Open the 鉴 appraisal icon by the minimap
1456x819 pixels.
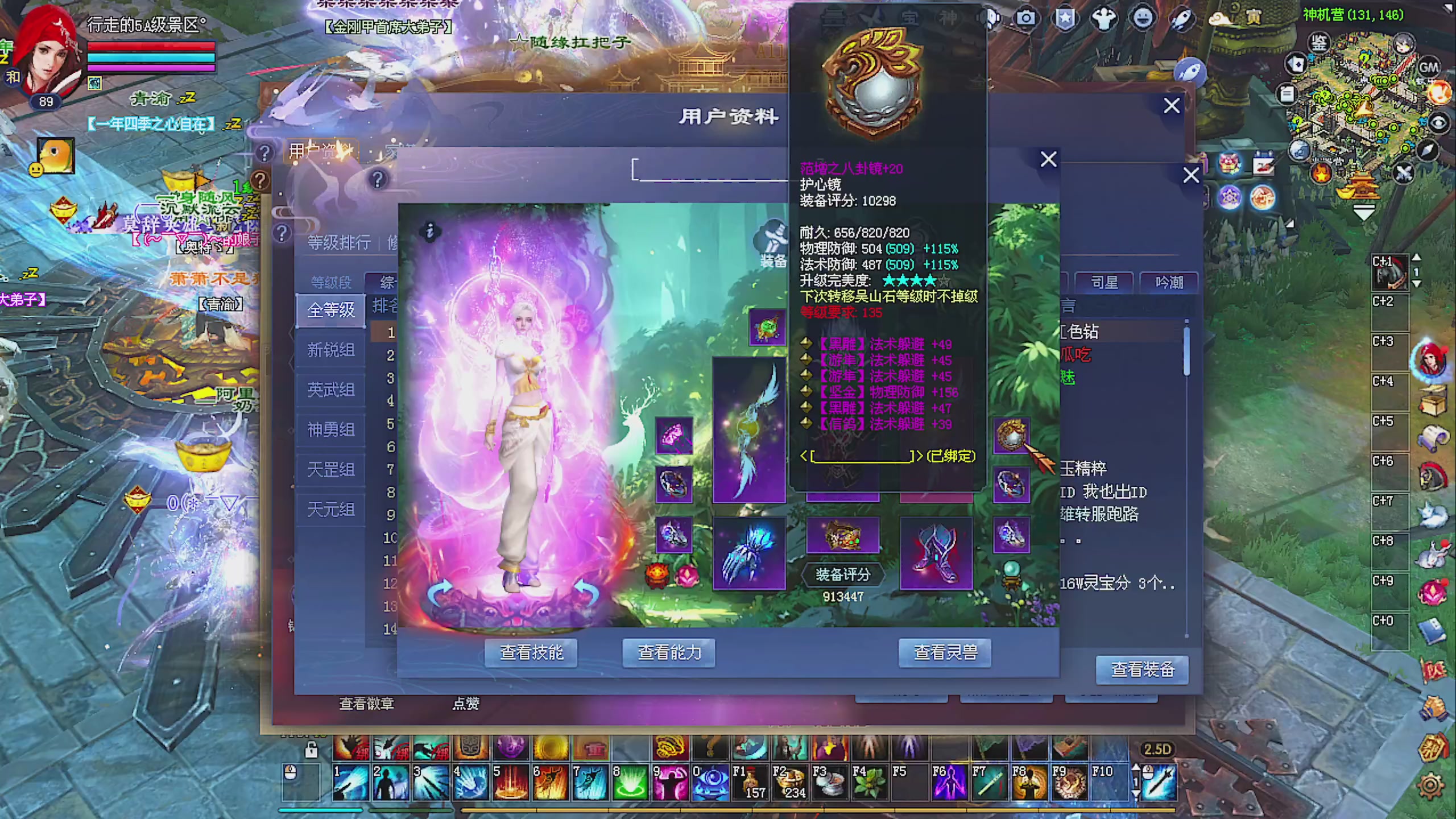[1319, 42]
